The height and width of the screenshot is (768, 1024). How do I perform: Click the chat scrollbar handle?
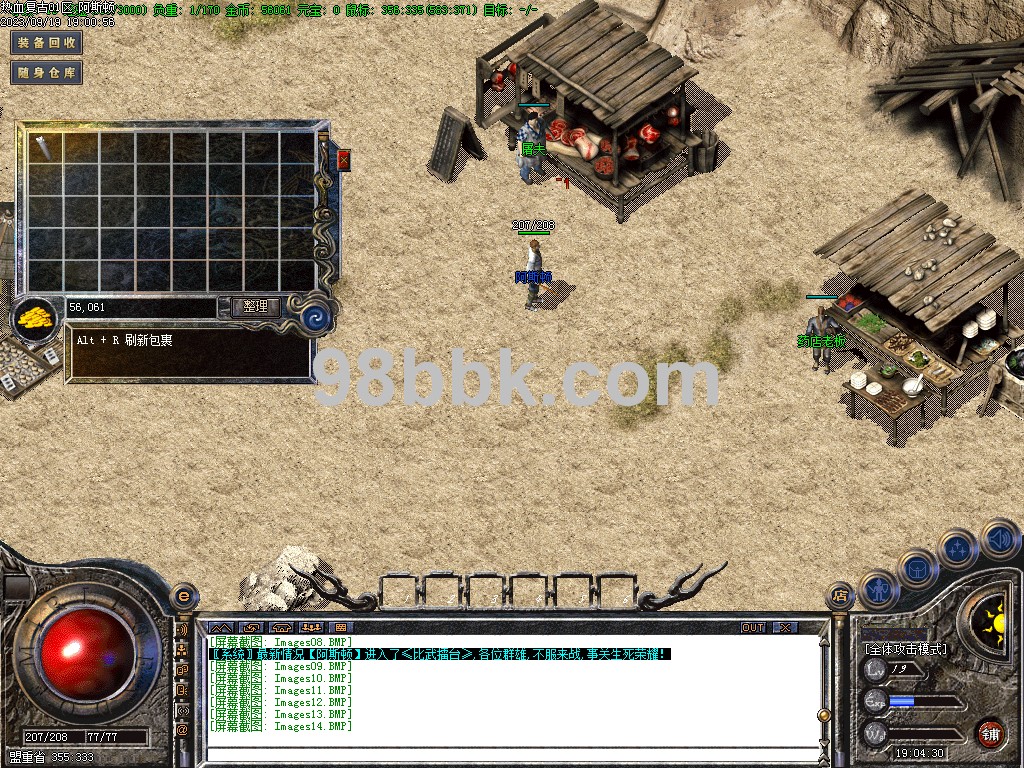(x=823, y=714)
